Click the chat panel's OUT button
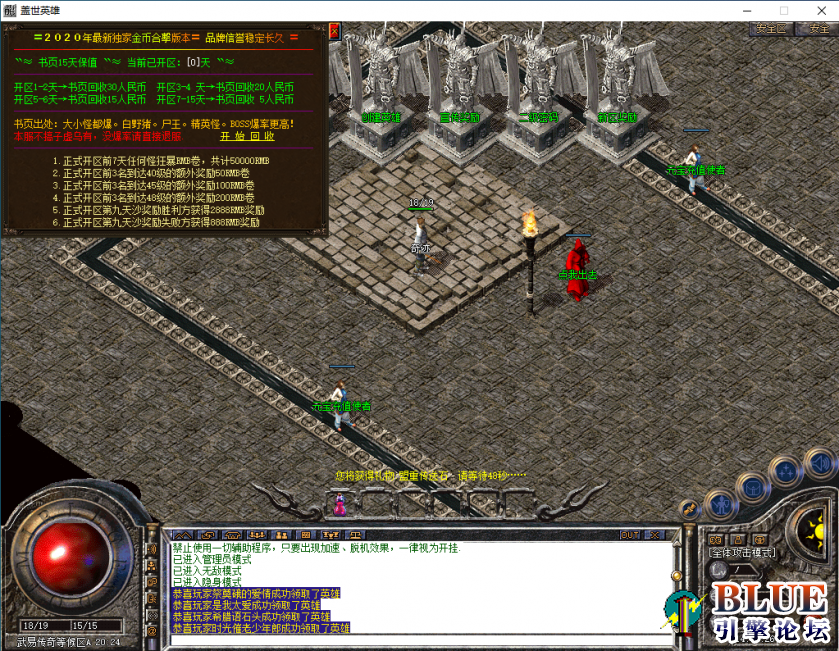Image resolution: width=839 pixels, height=651 pixels. coord(630,535)
